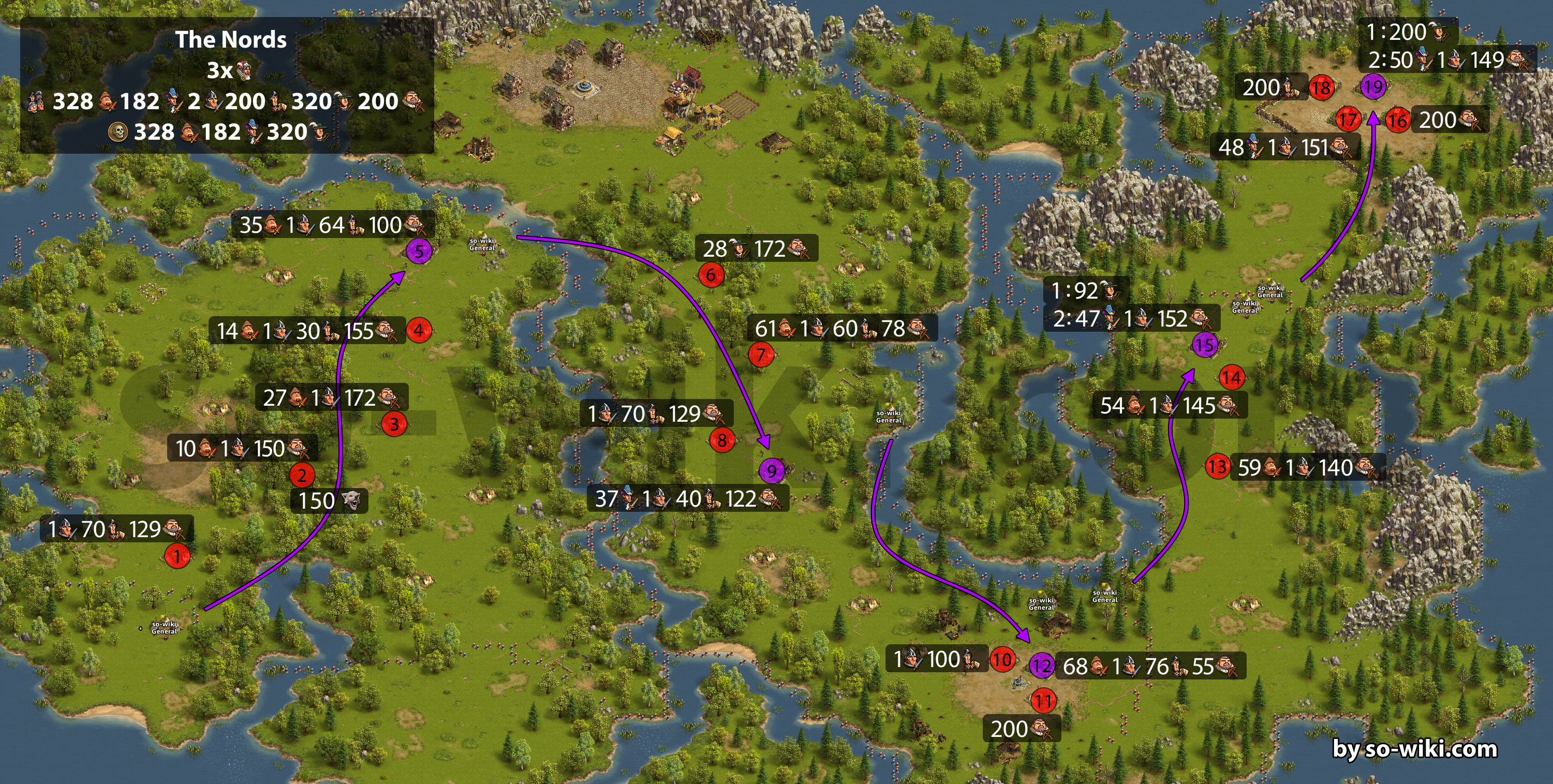Select purple camp marker number 5

tap(419, 251)
